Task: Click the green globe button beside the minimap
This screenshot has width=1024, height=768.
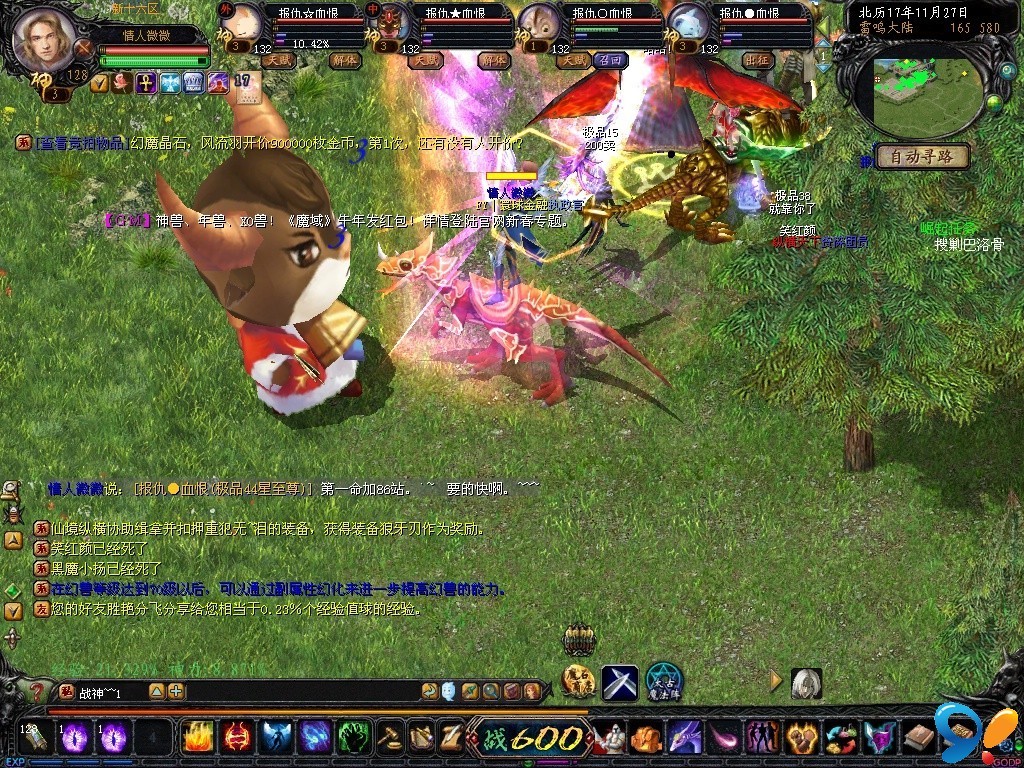Action: point(994,102)
